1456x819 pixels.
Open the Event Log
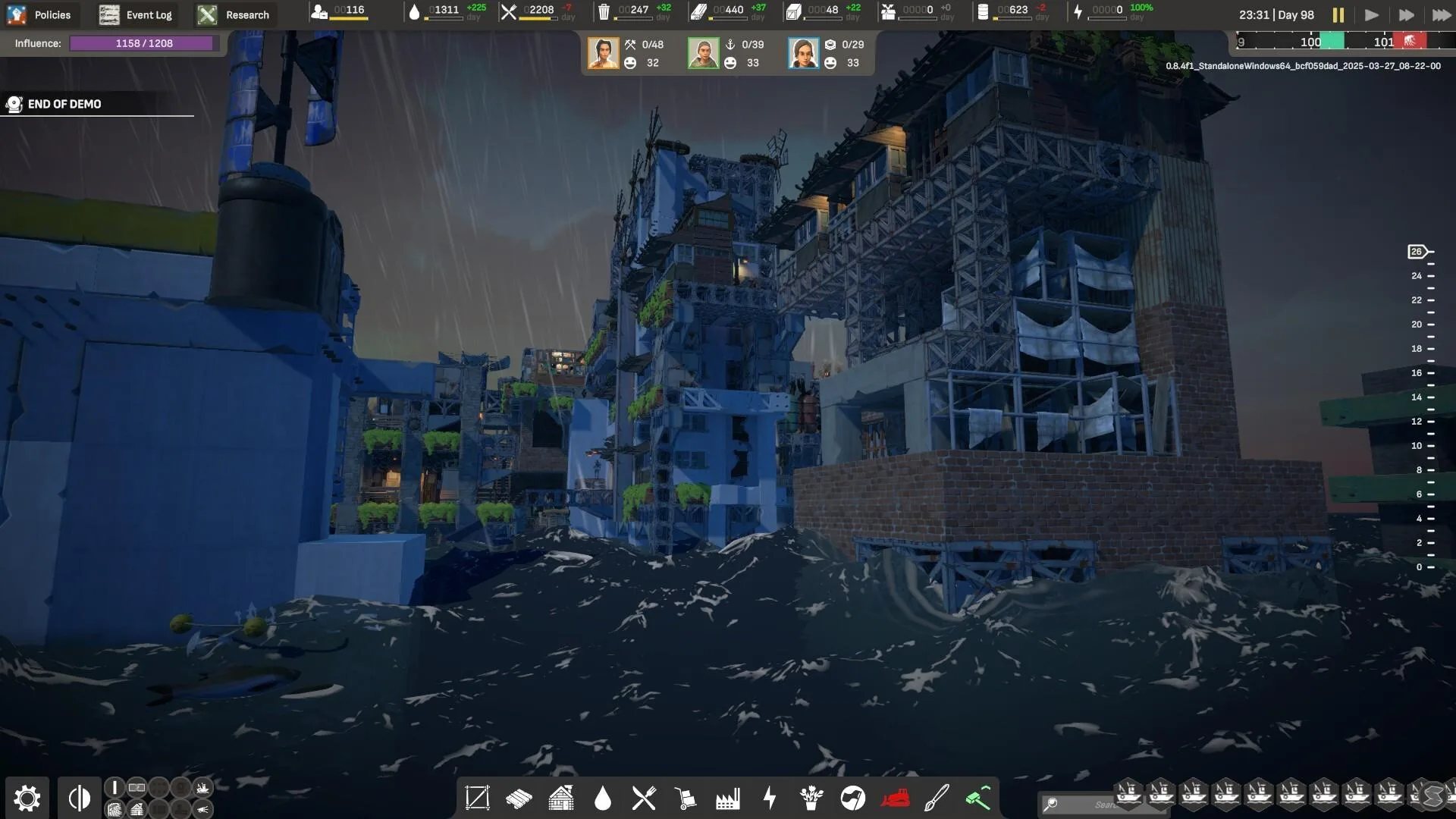coord(136,14)
